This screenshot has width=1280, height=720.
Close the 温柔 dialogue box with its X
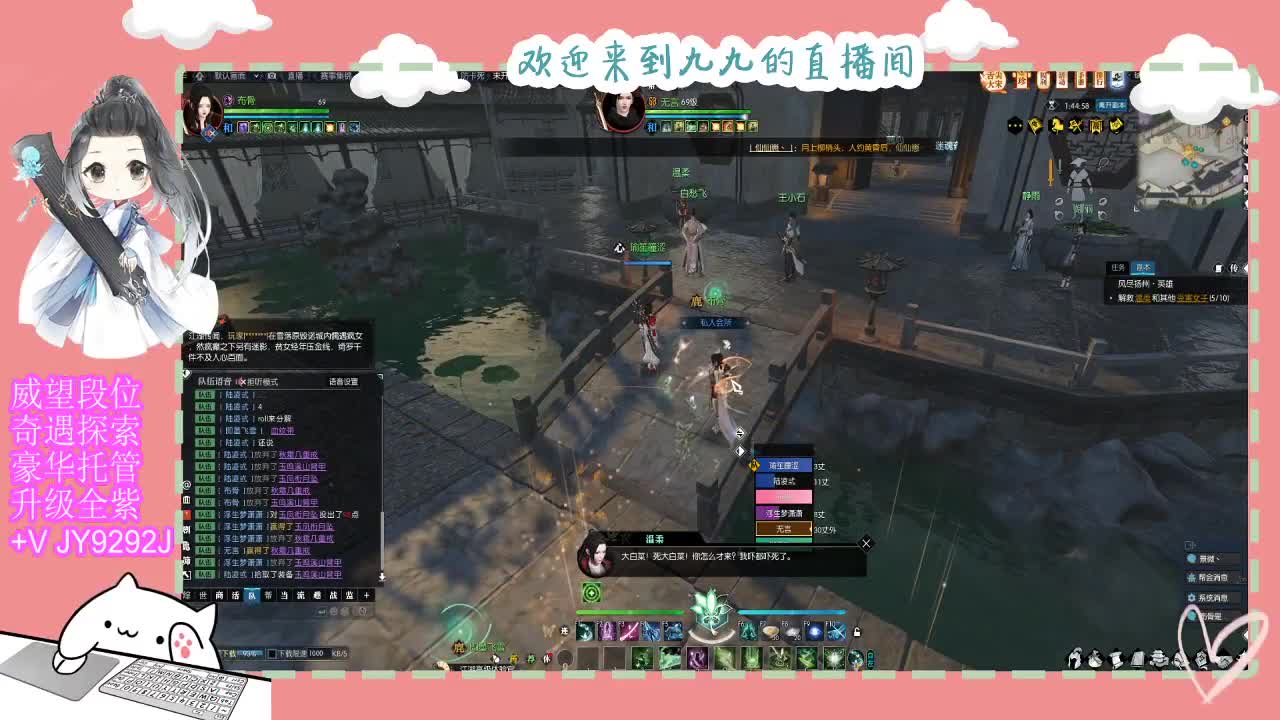(866, 544)
